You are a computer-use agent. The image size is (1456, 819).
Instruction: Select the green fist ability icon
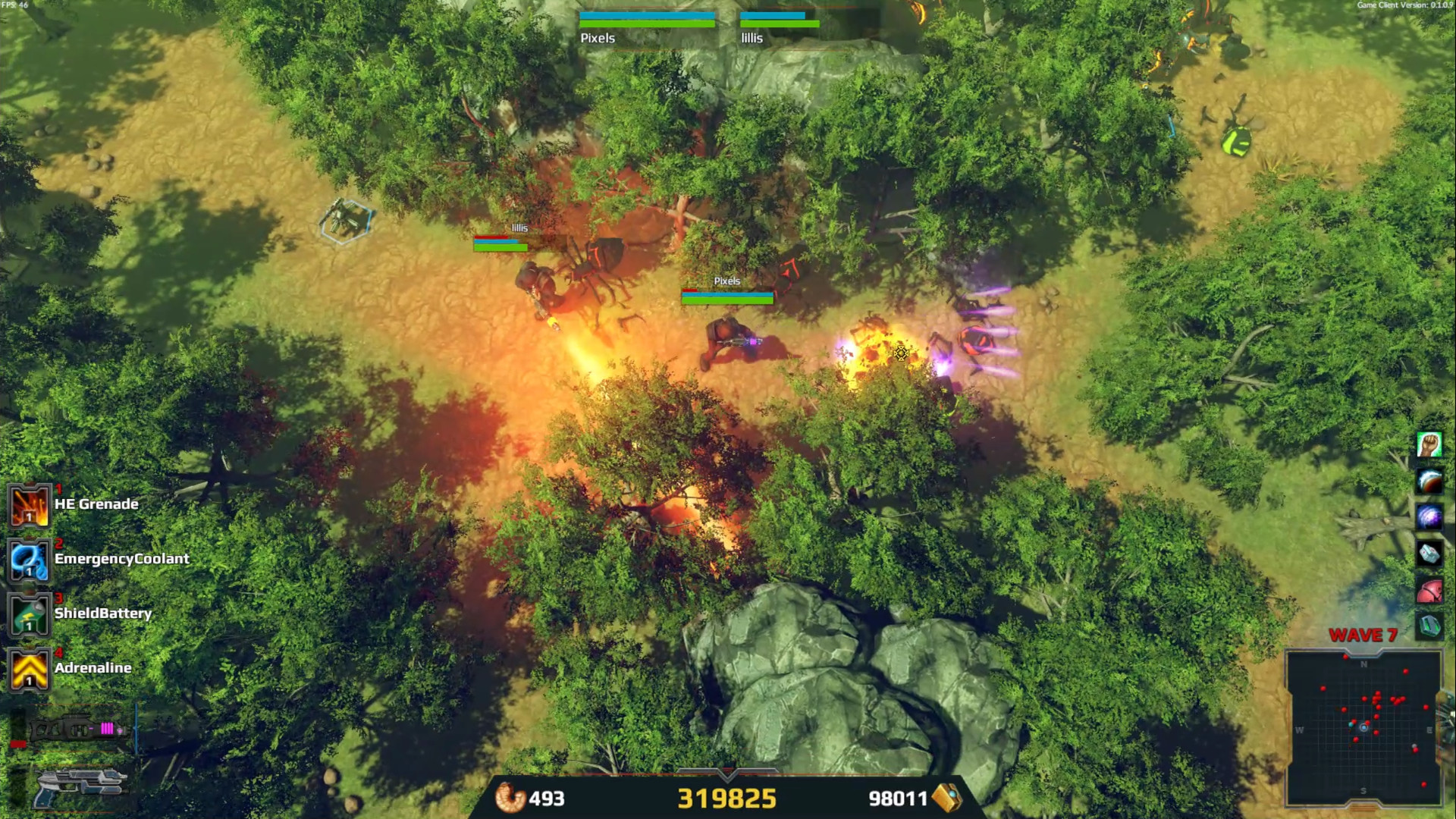tap(1429, 444)
